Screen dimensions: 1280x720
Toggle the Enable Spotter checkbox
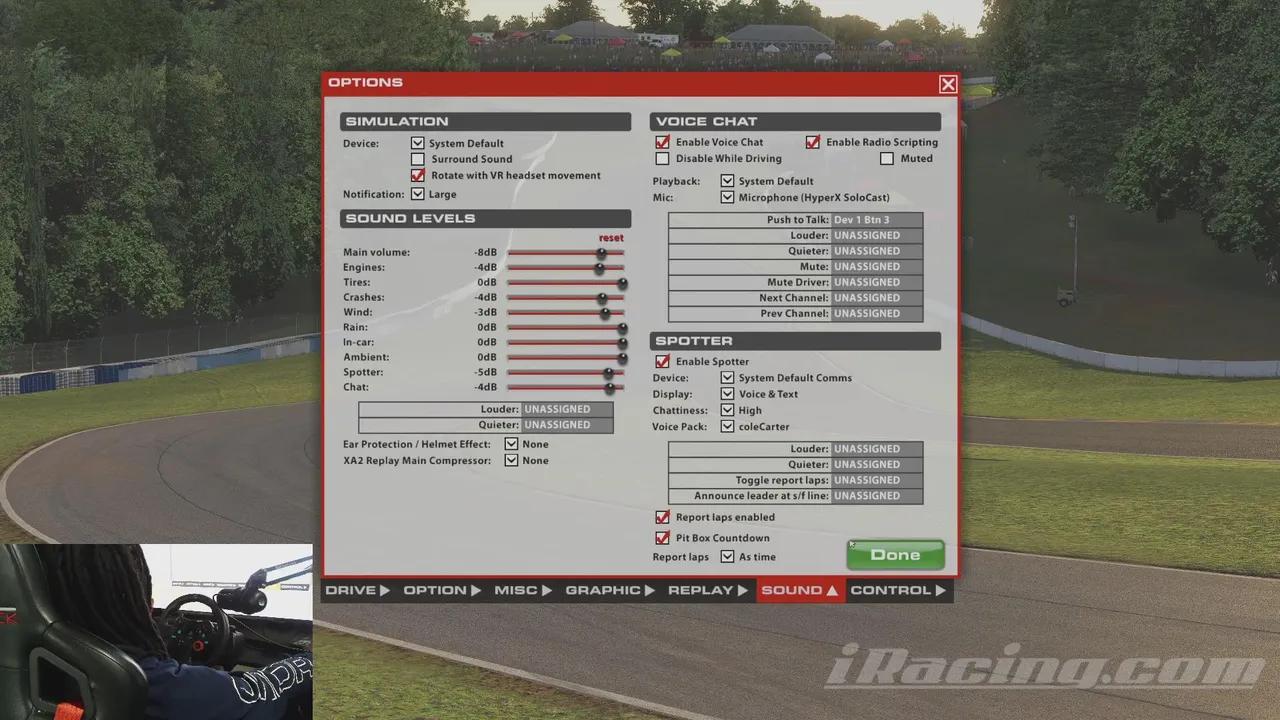tap(662, 362)
